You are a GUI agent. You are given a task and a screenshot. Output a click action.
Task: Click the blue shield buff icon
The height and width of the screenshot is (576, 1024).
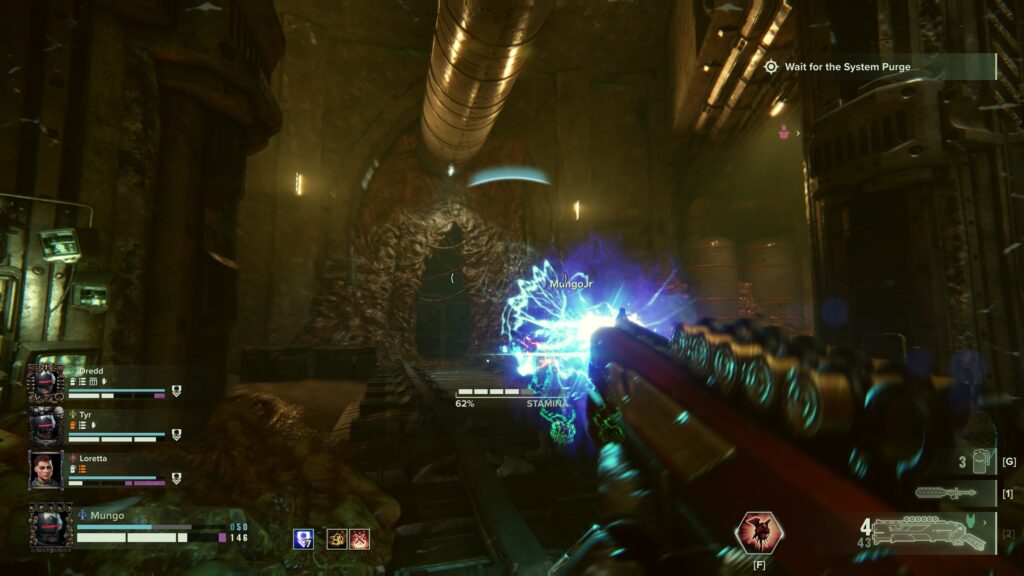[303, 539]
